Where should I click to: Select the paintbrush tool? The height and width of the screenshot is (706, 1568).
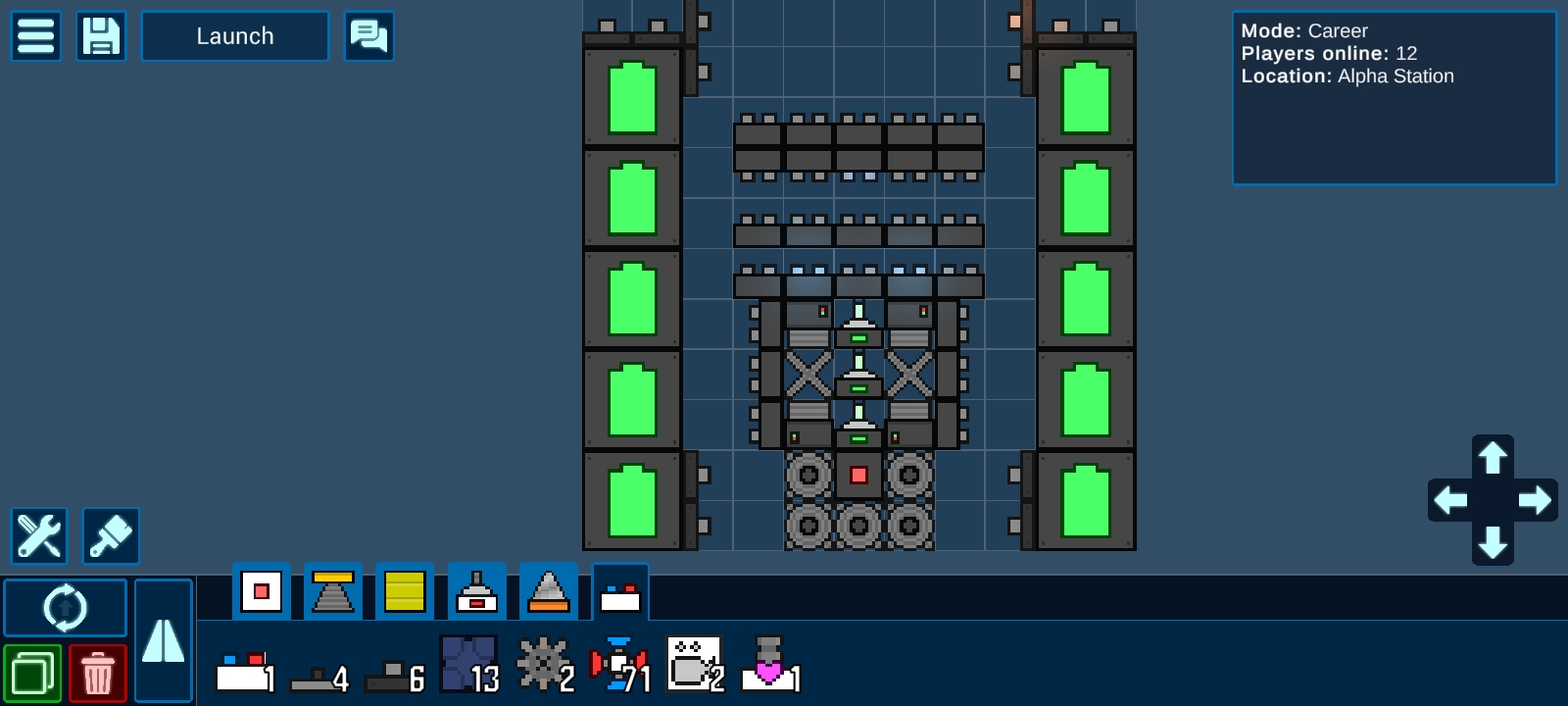(111, 535)
